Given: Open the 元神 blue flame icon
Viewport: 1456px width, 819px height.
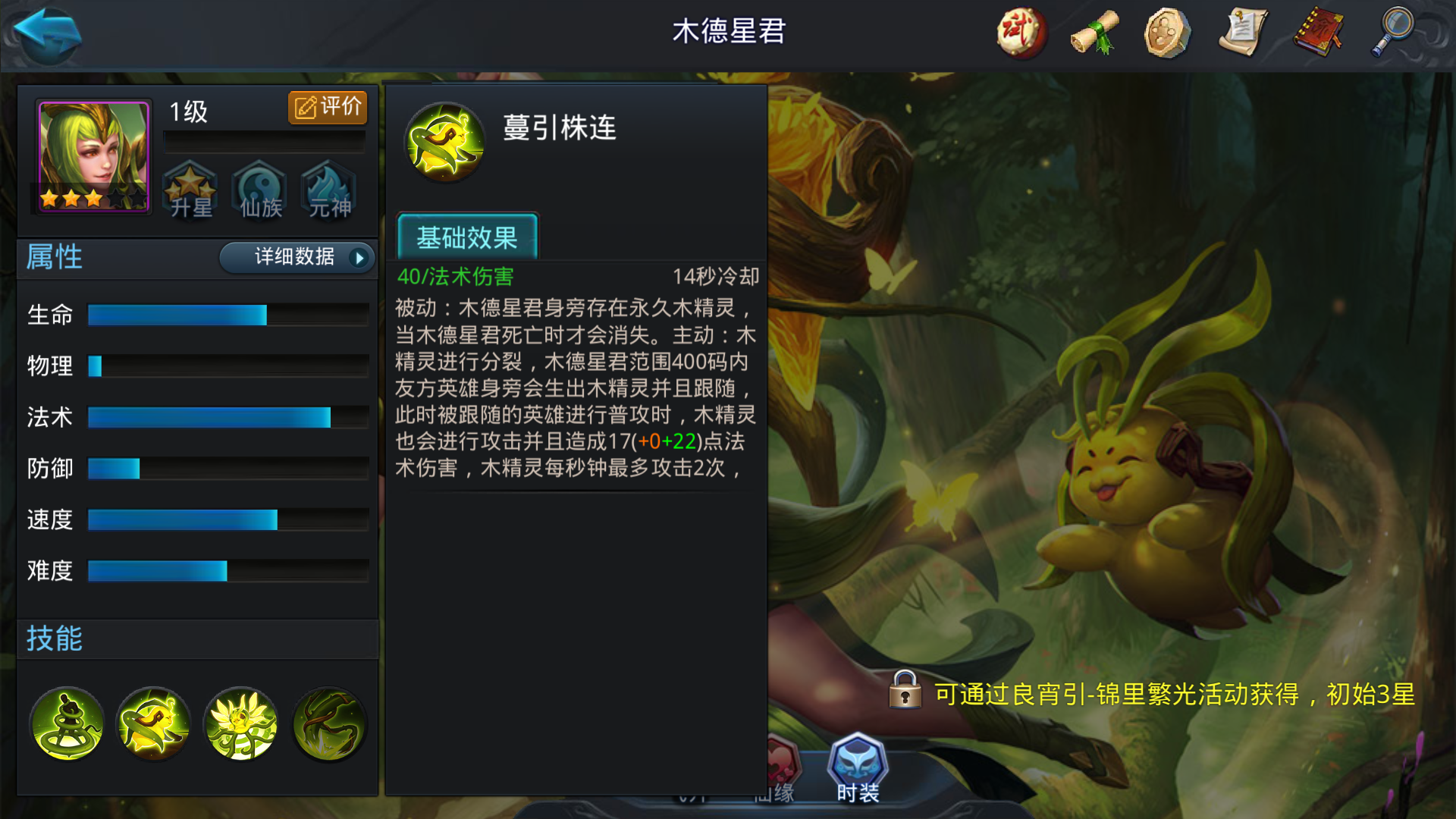Looking at the screenshot, I should pyautogui.click(x=328, y=191).
